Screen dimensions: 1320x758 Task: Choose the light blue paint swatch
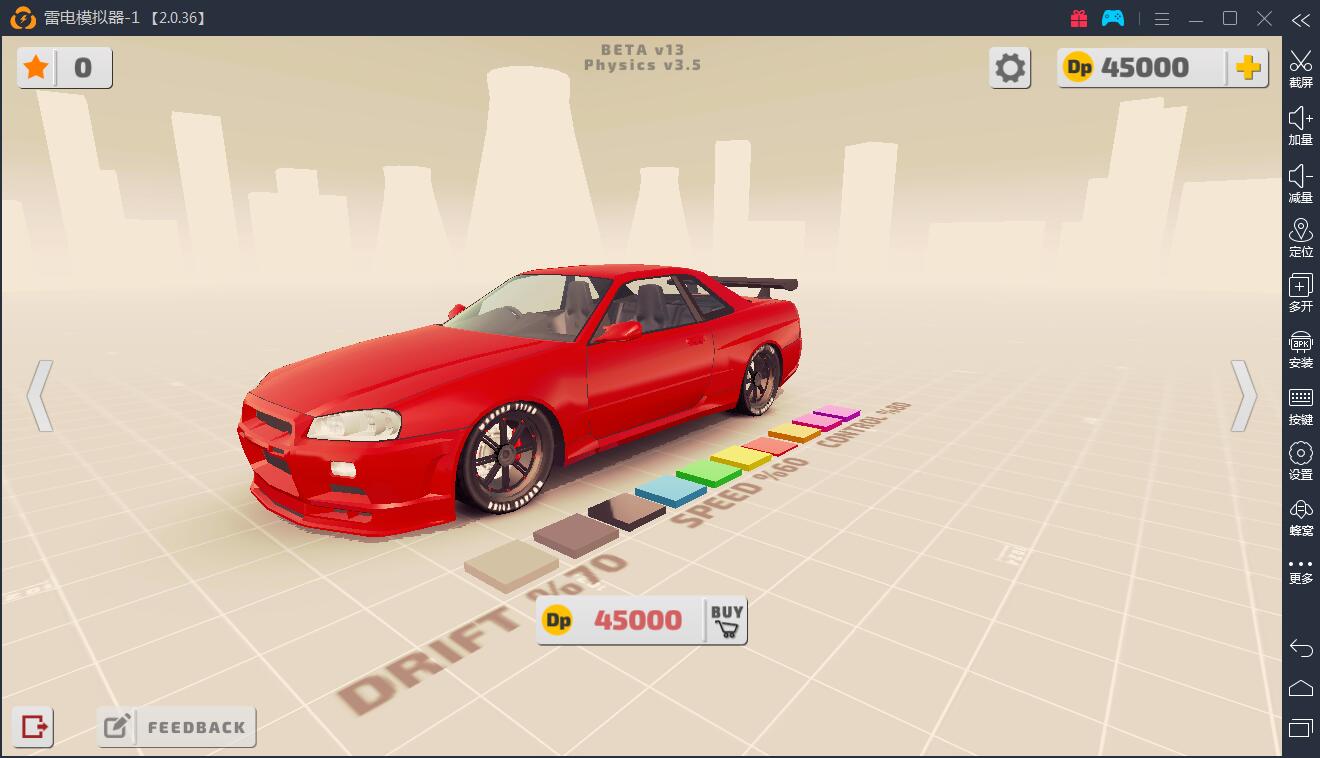670,490
